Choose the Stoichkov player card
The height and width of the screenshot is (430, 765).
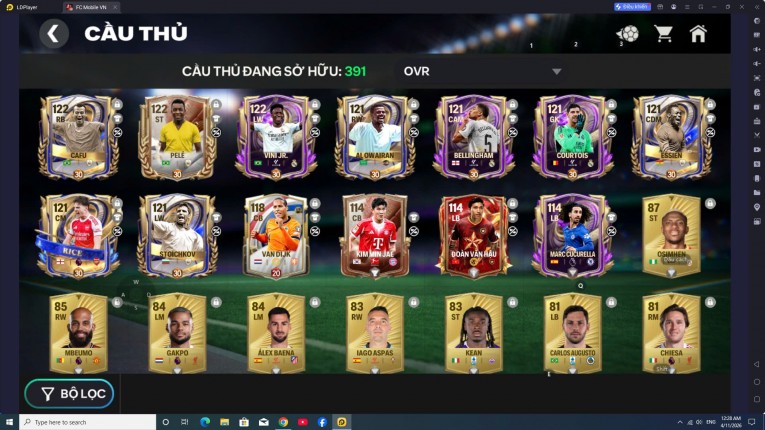pos(177,235)
